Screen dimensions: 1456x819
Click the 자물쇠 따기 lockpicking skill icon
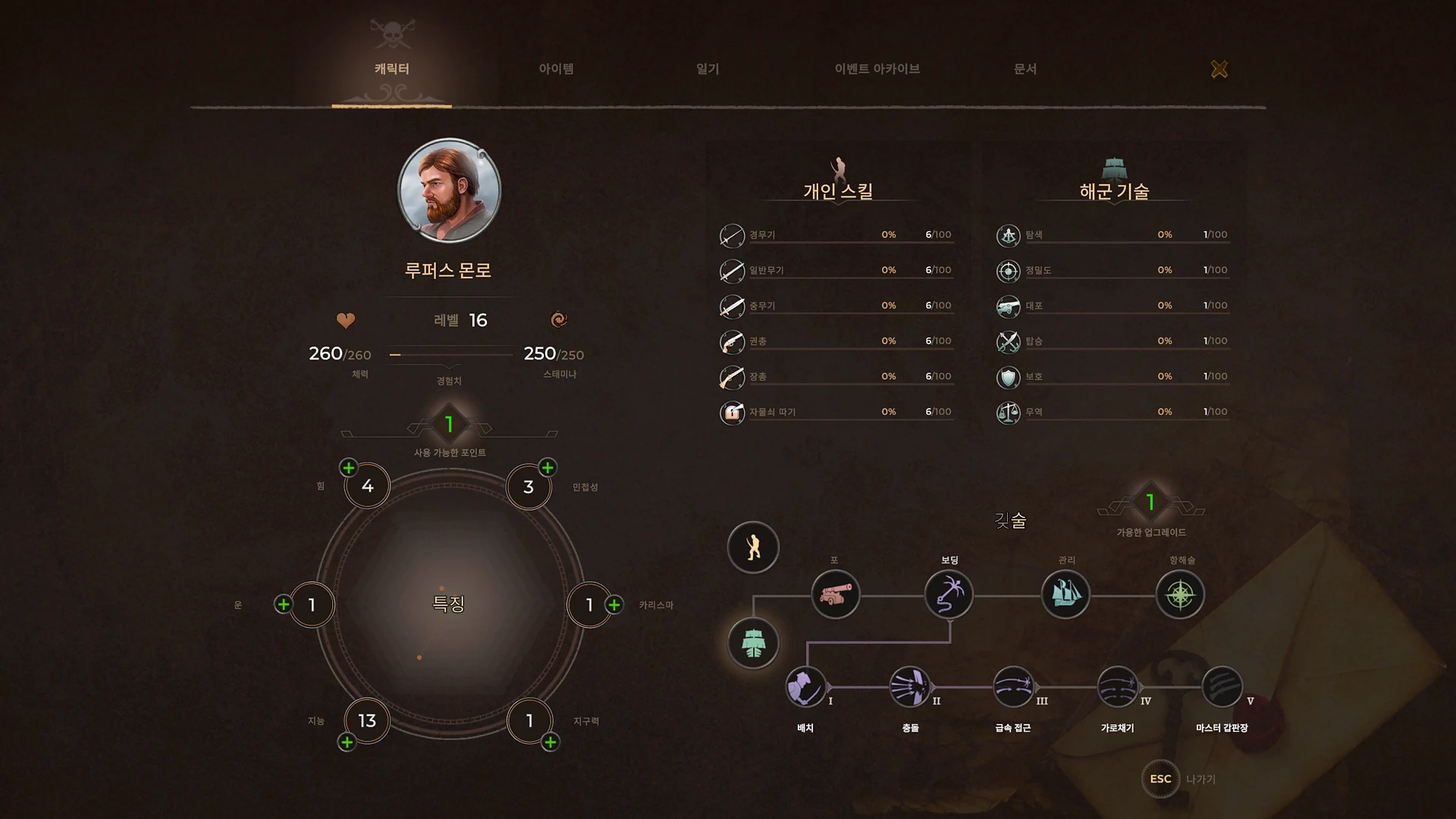click(x=732, y=413)
